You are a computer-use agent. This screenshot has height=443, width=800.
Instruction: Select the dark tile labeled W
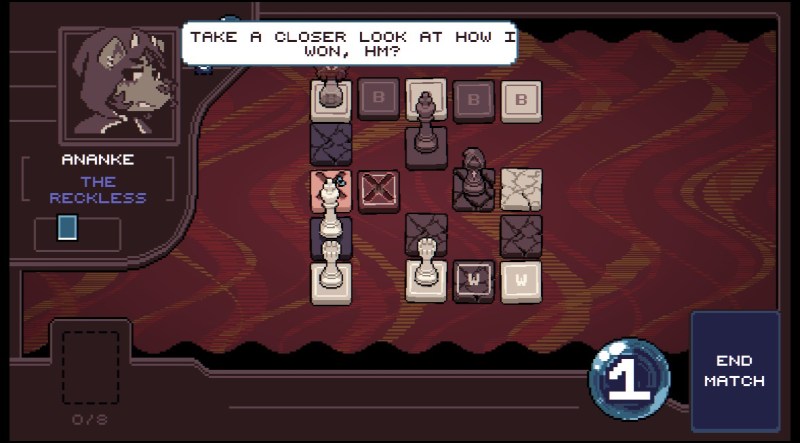coord(473,281)
